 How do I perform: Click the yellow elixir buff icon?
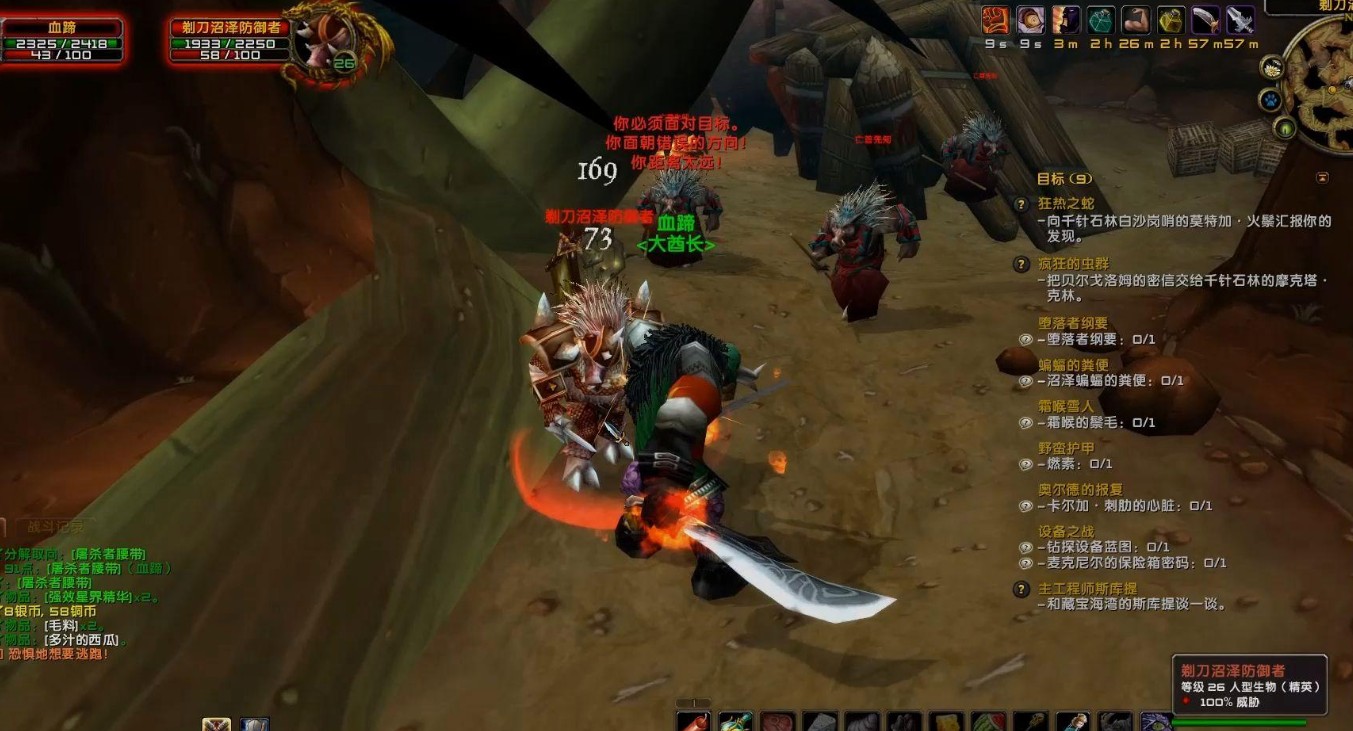point(1171,20)
